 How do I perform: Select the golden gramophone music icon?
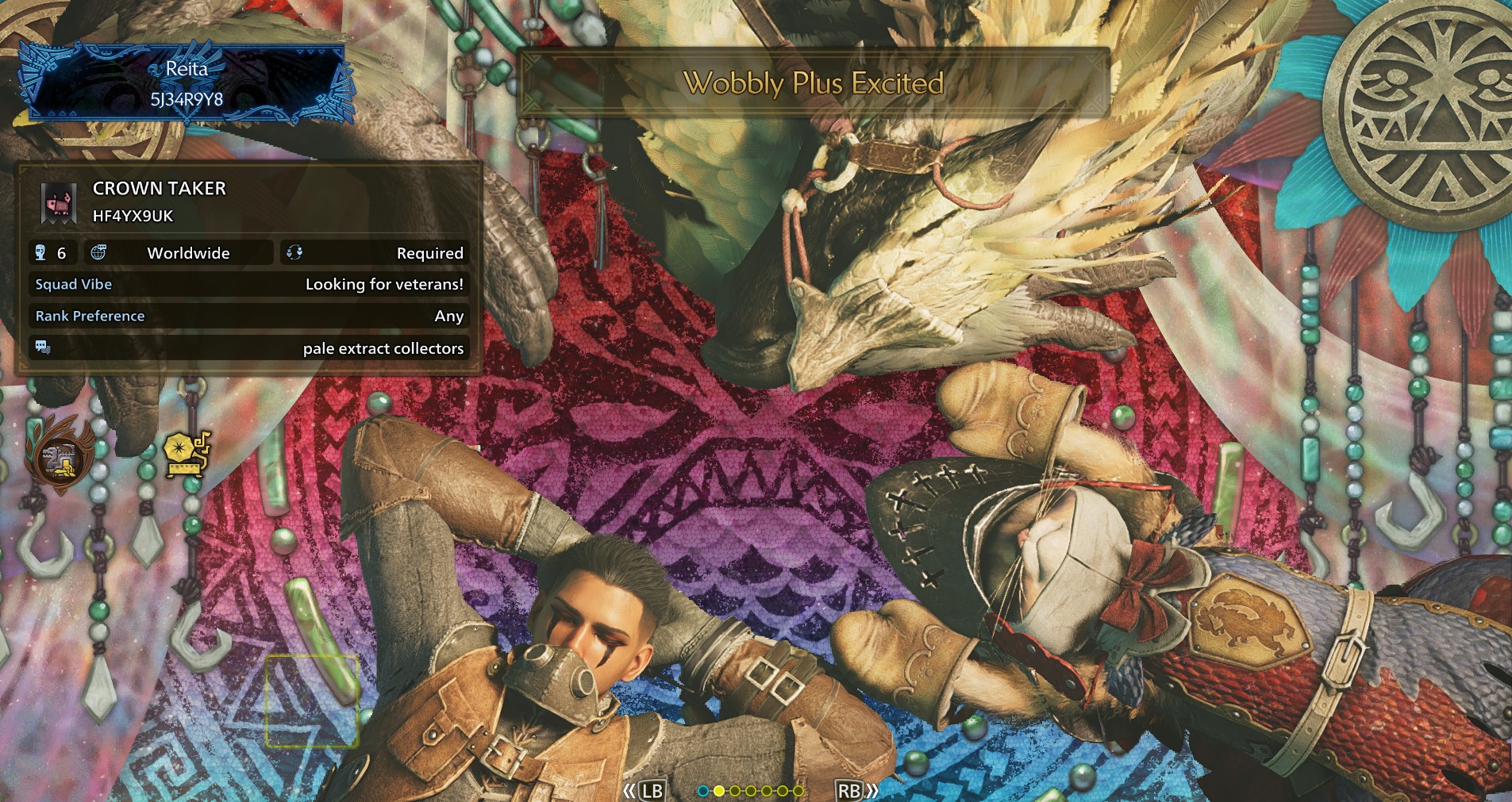(187, 455)
